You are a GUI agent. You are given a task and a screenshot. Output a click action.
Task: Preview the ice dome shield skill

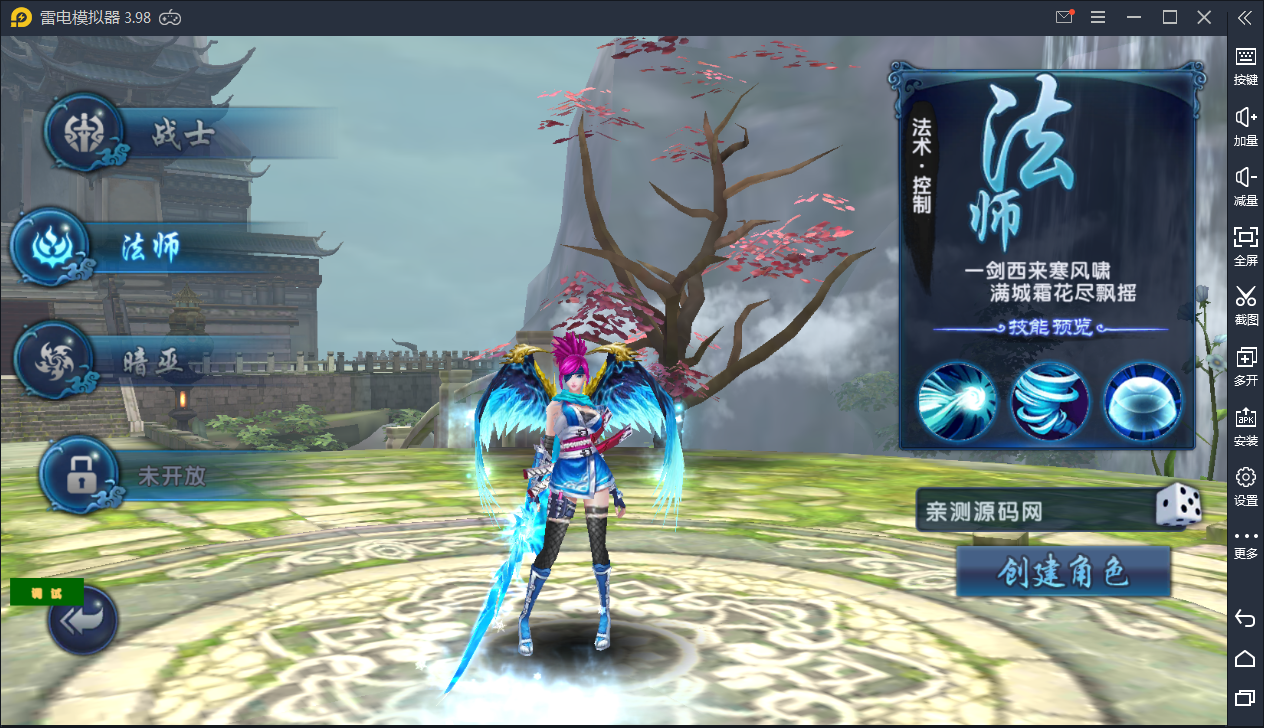[x=1142, y=401]
